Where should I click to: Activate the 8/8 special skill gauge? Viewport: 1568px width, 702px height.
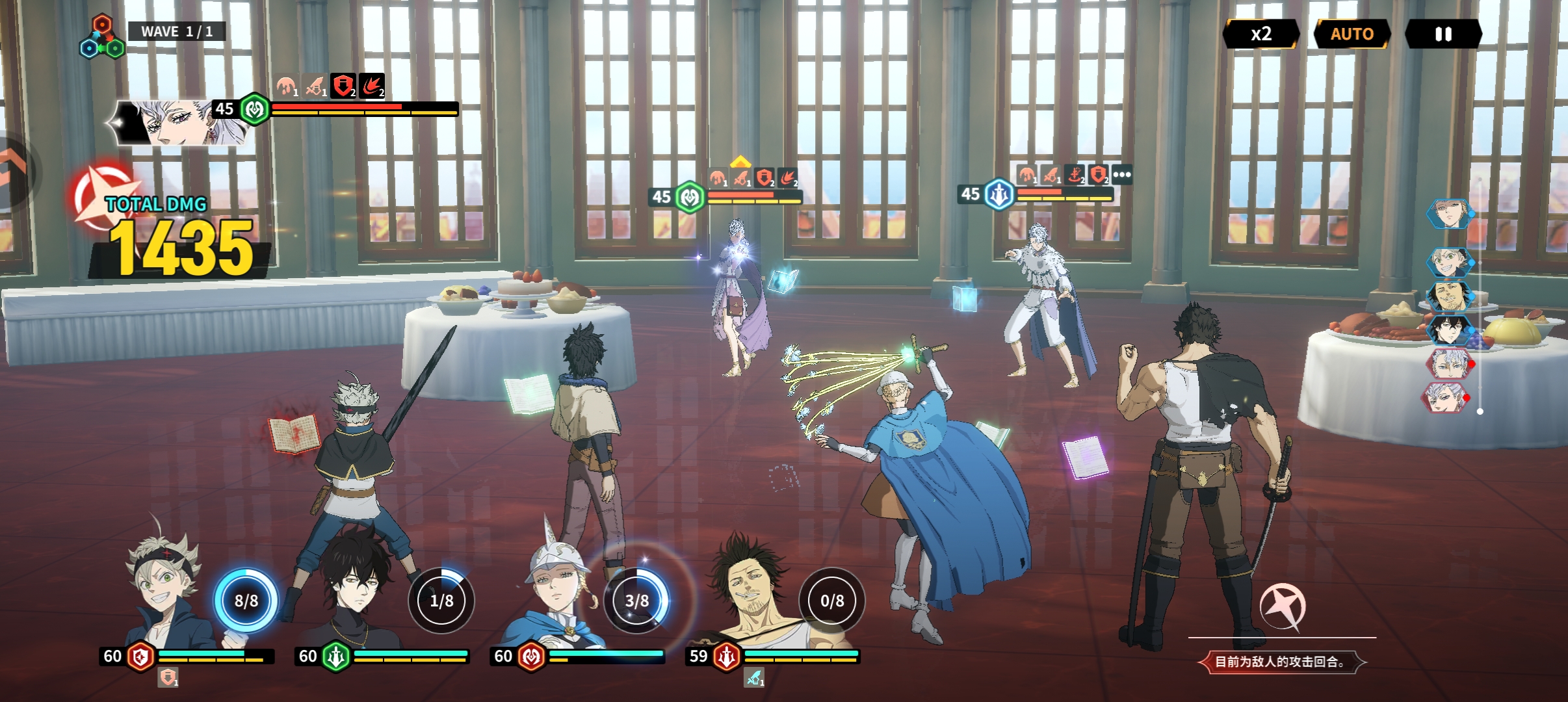[246, 601]
